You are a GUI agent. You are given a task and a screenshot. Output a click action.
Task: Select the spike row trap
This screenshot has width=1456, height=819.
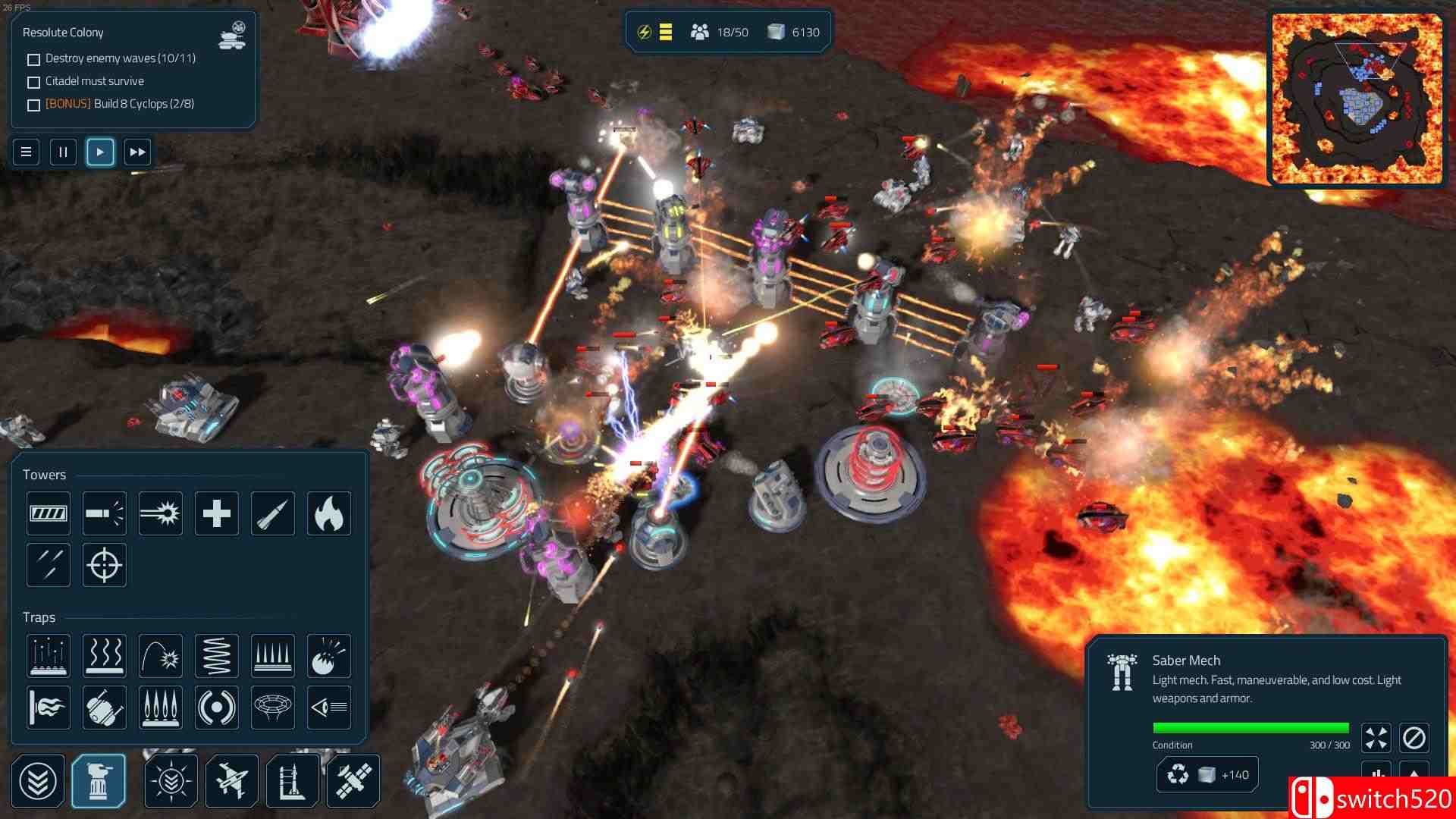[x=273, y=656]
